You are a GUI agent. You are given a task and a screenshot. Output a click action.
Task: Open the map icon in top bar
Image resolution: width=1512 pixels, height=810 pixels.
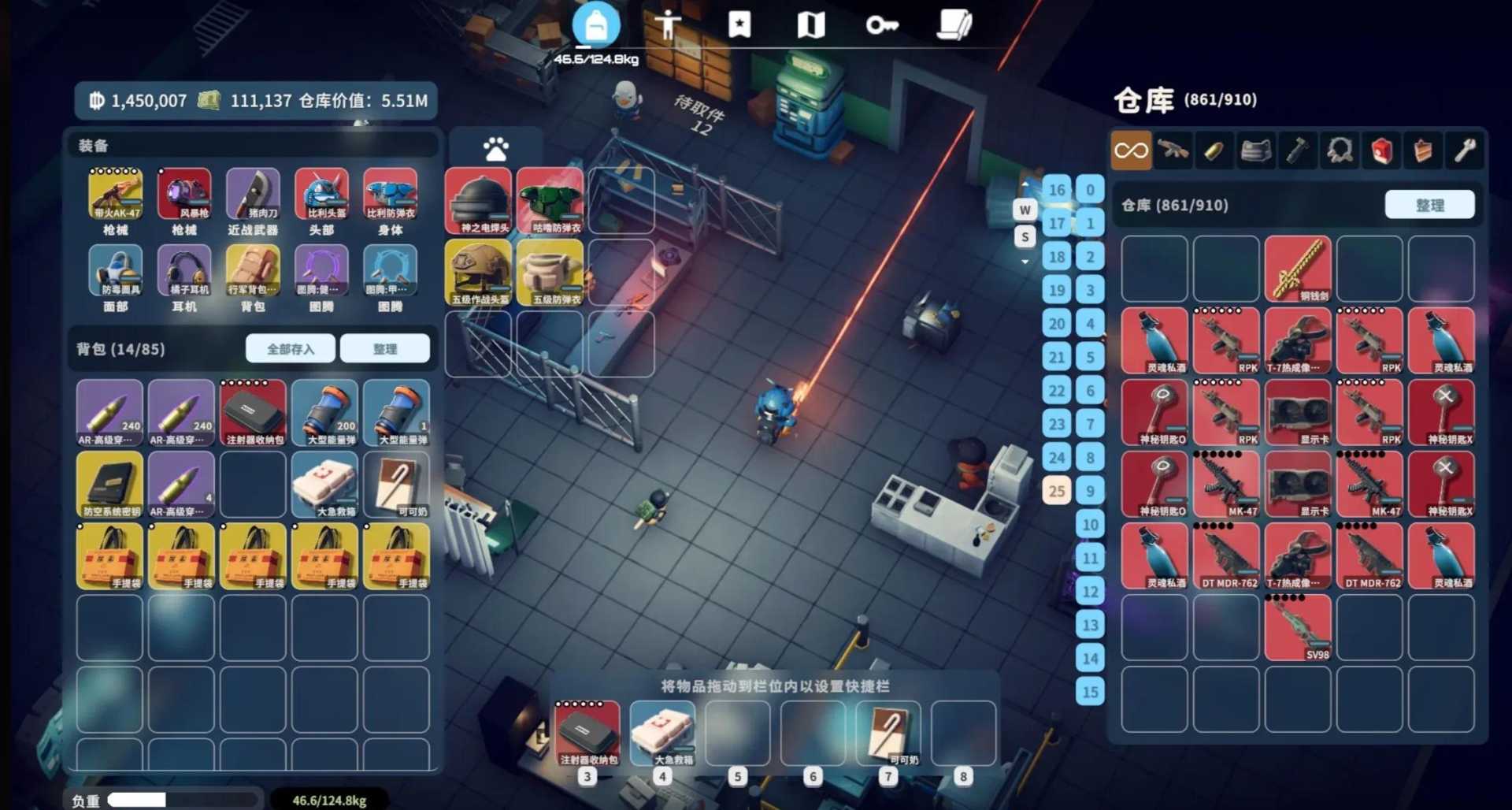point(811,24)
